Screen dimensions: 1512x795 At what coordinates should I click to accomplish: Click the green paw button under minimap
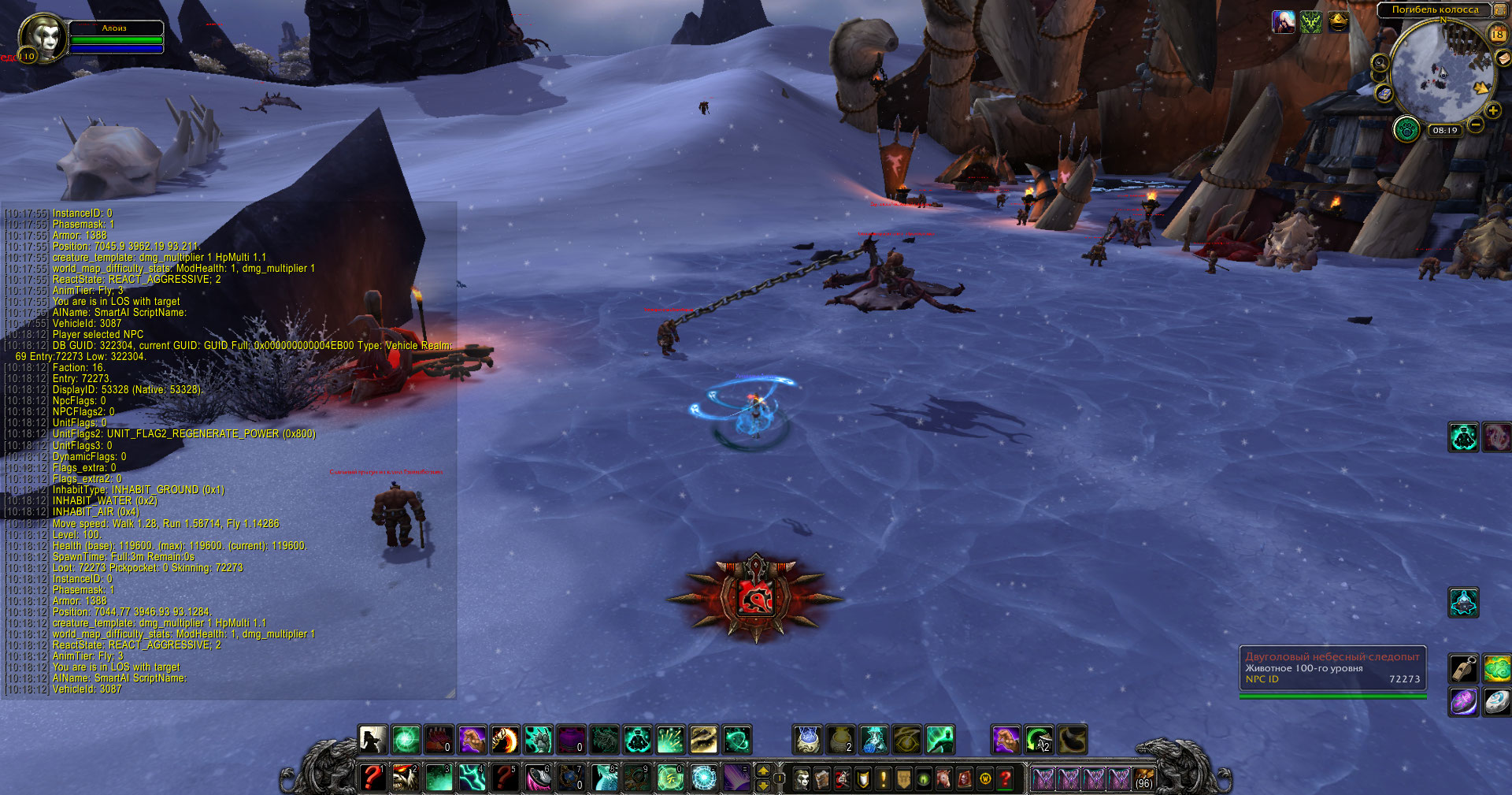point(1406,128)
